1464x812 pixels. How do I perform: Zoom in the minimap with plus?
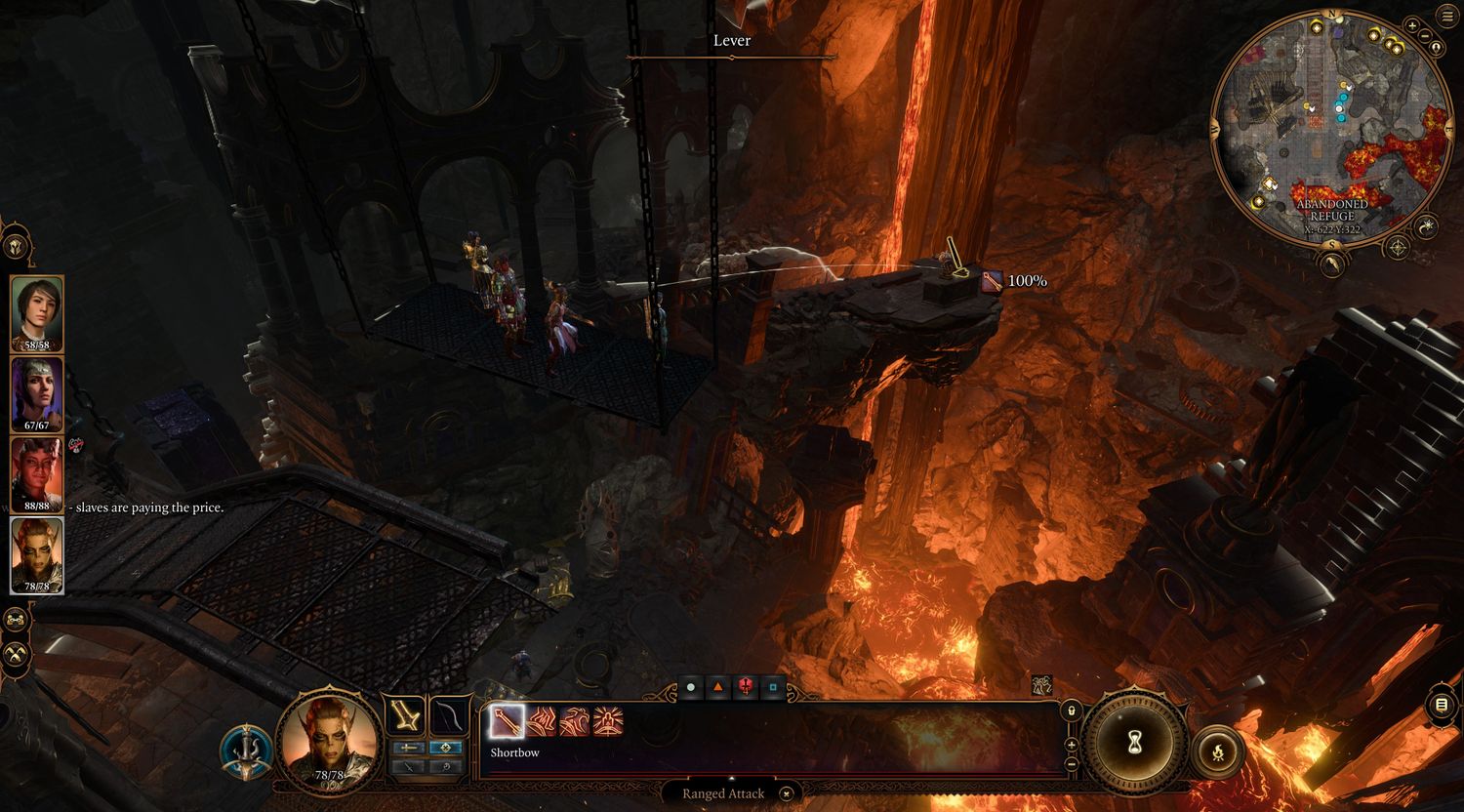1411,25
